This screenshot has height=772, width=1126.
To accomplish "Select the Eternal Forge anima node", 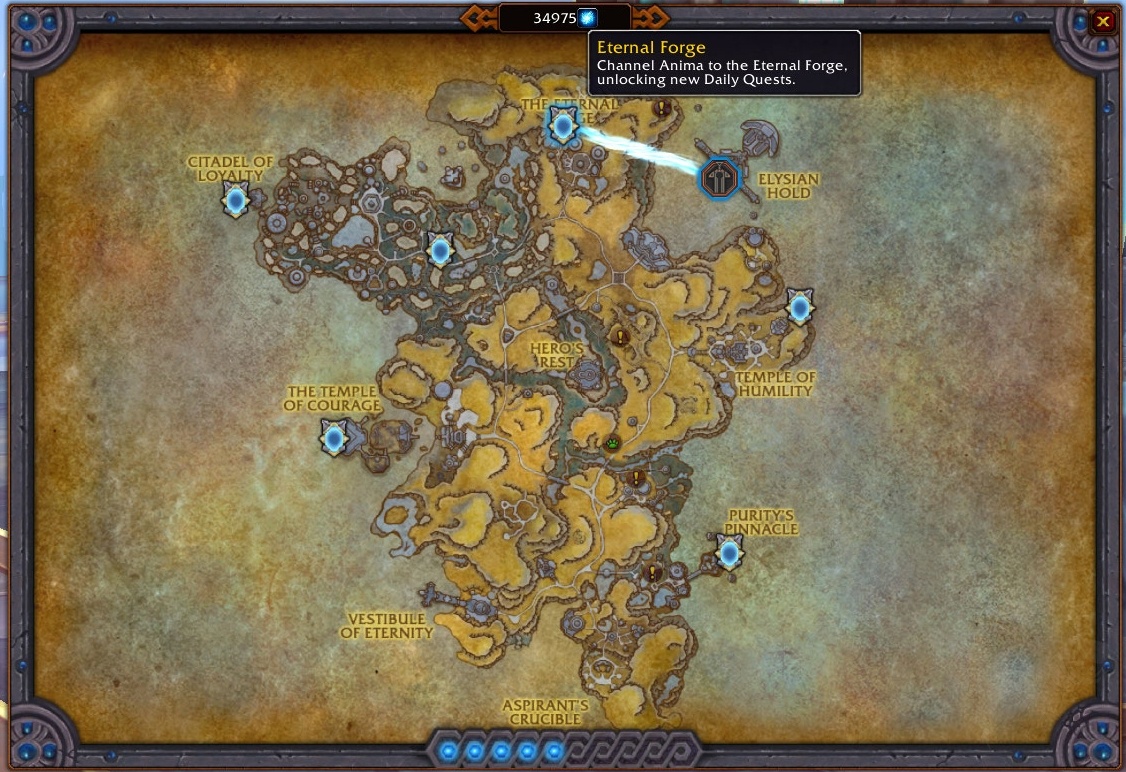I will click(x=563, y=126).
